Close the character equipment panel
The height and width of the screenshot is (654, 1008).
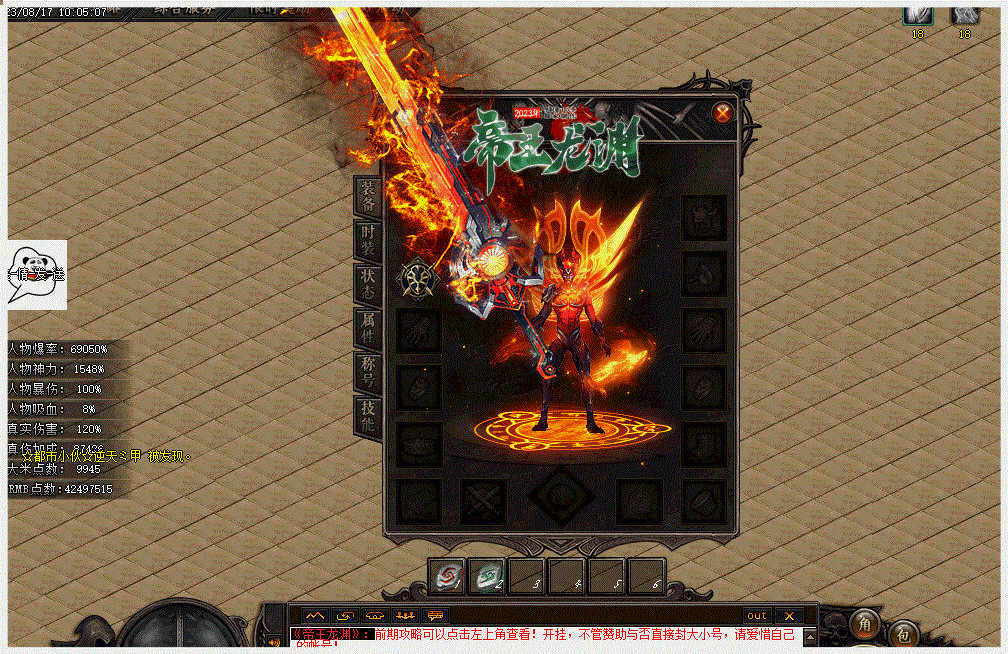pyautogui.click(x=722, y=114)
